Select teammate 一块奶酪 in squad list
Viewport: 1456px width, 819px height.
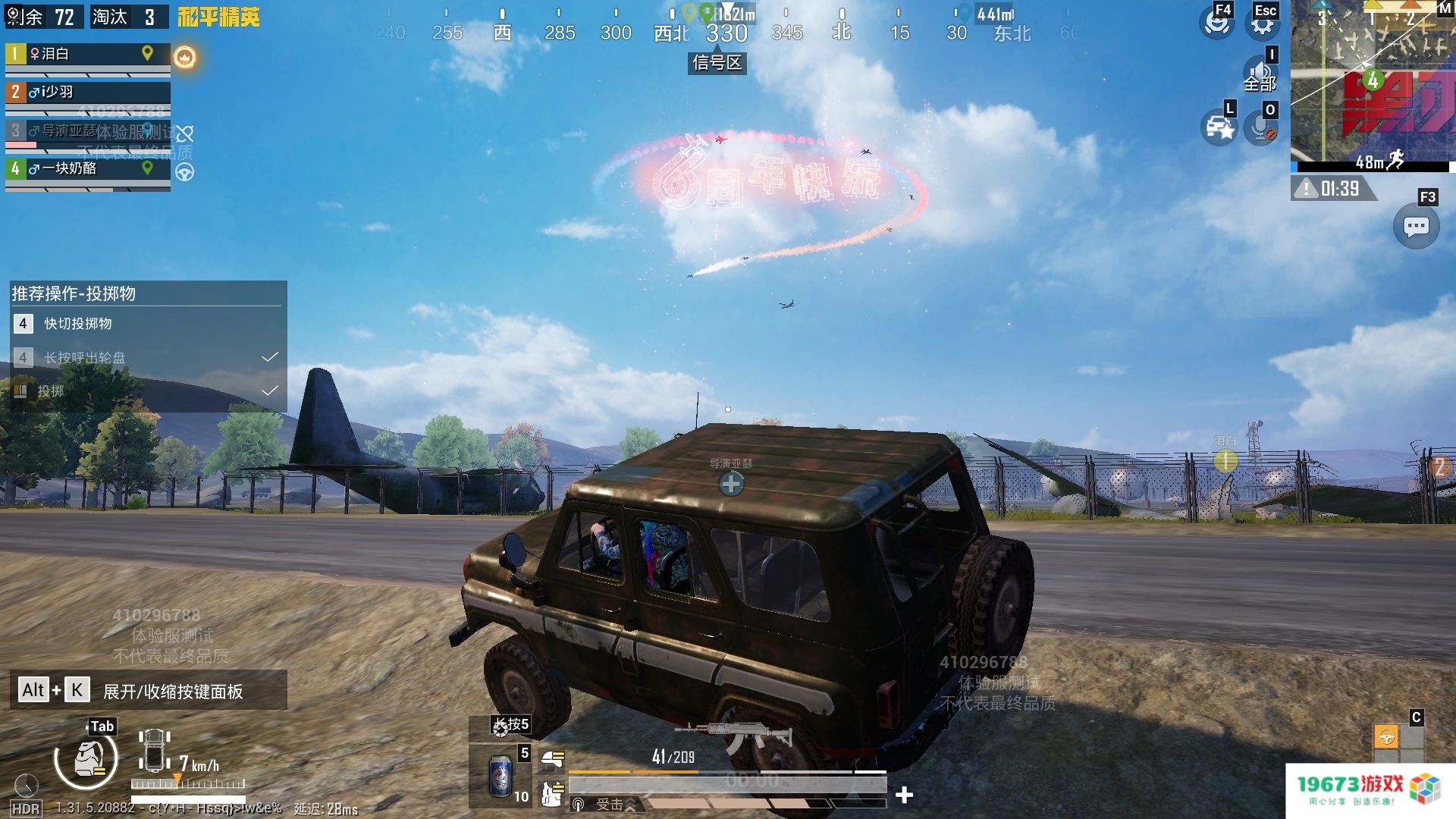coord(87,168)
